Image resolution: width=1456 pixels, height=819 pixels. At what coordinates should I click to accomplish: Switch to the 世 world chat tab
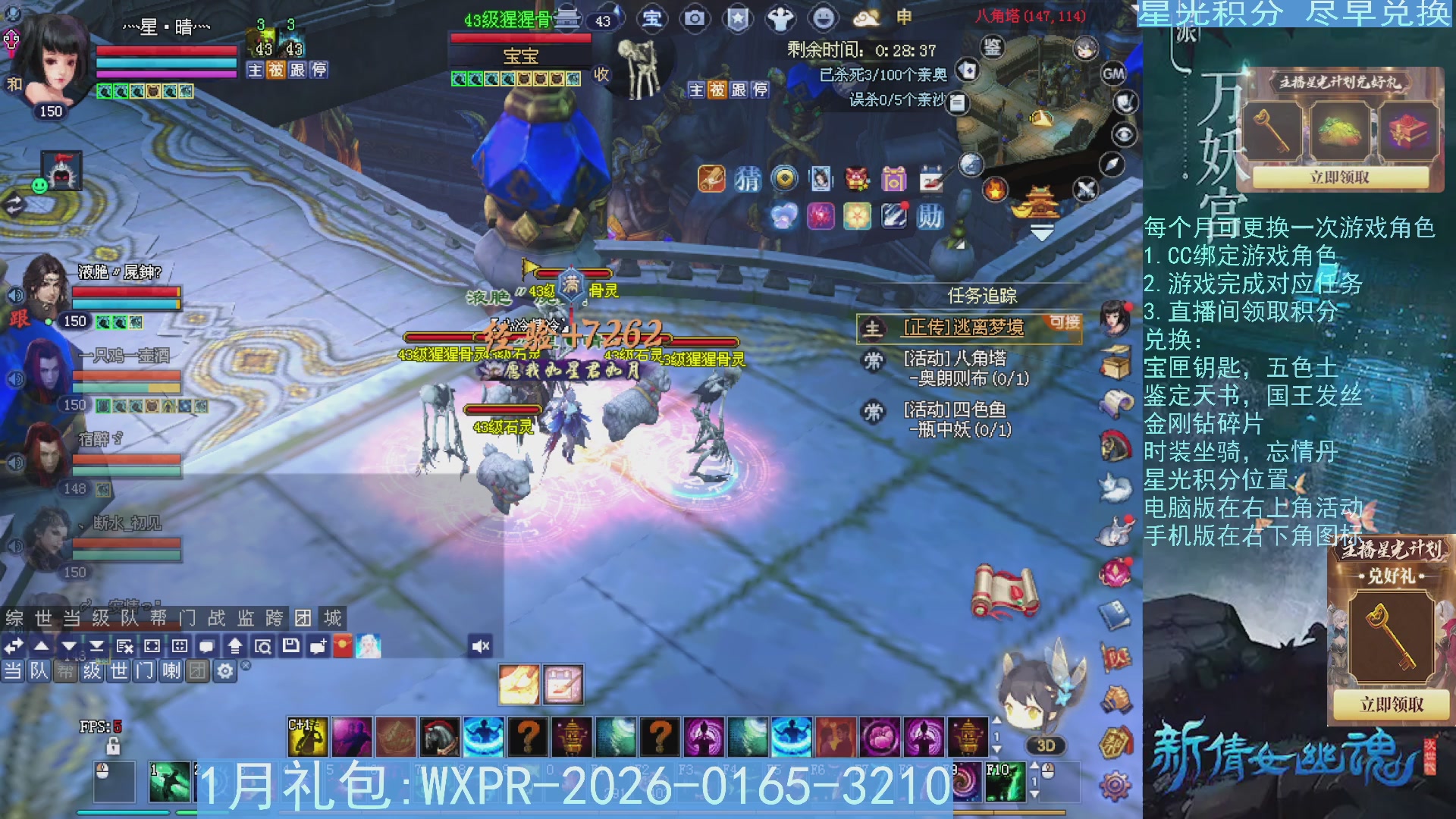(44, 617)
